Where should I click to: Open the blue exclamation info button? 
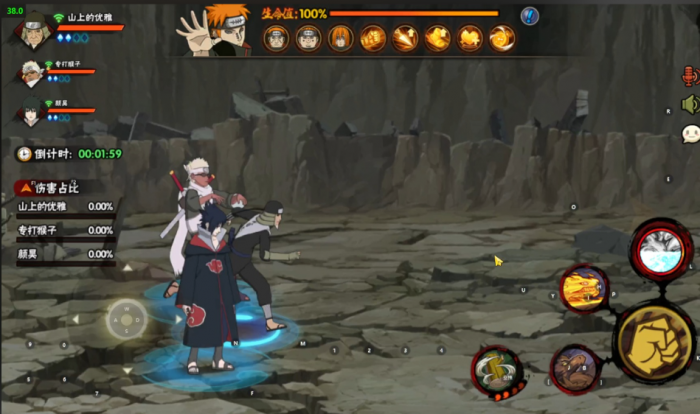click(530, 16)
